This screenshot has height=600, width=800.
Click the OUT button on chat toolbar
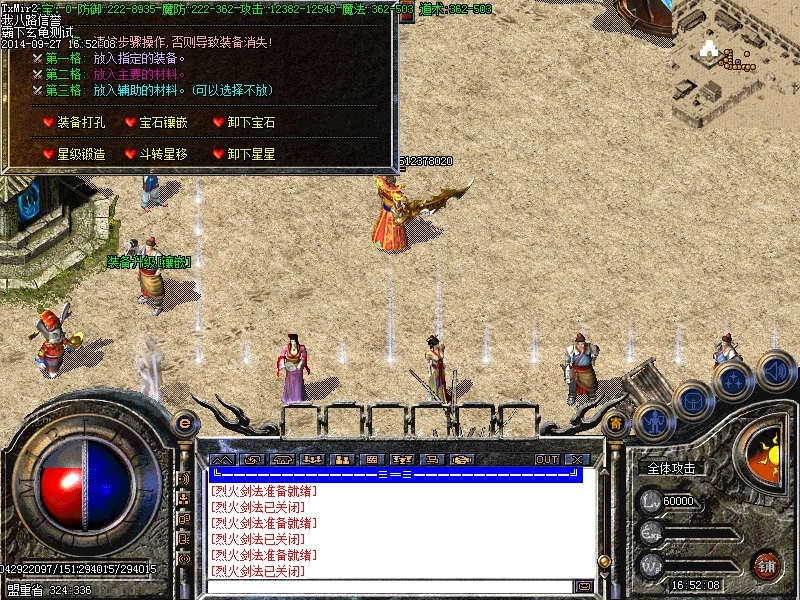click(547, 460)
